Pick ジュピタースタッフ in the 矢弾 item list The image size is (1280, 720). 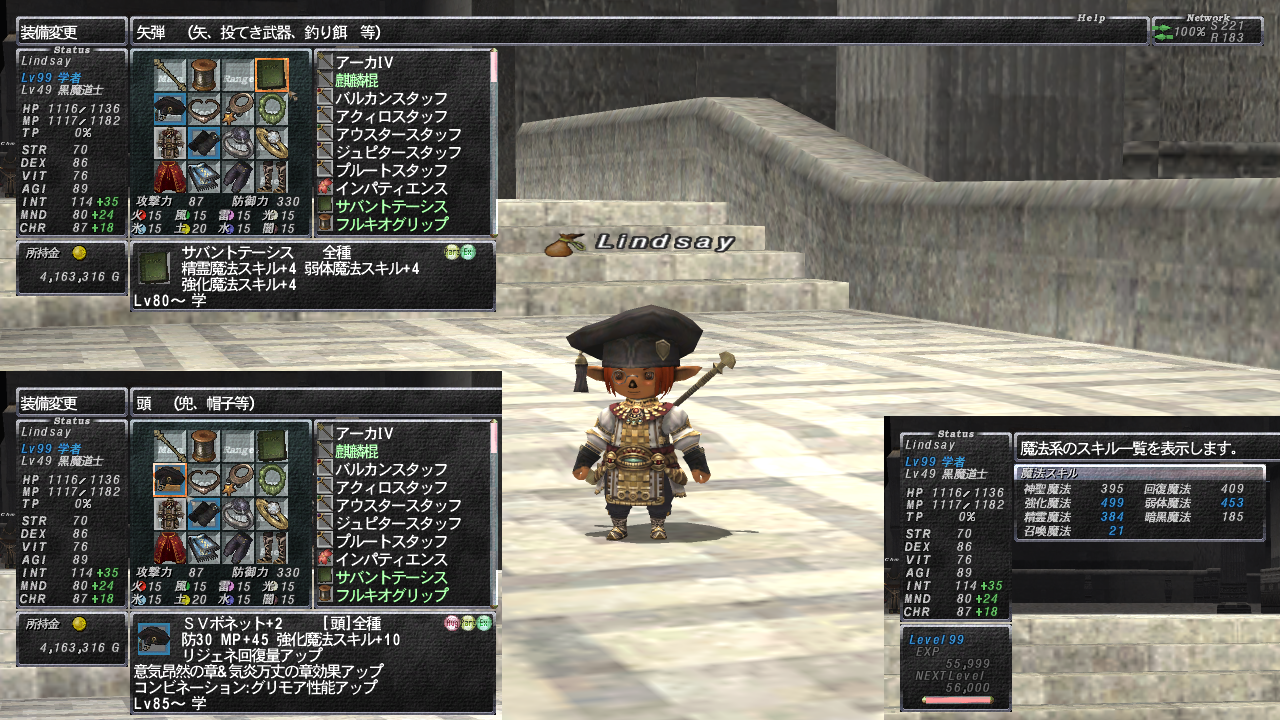tap(398, 153)
